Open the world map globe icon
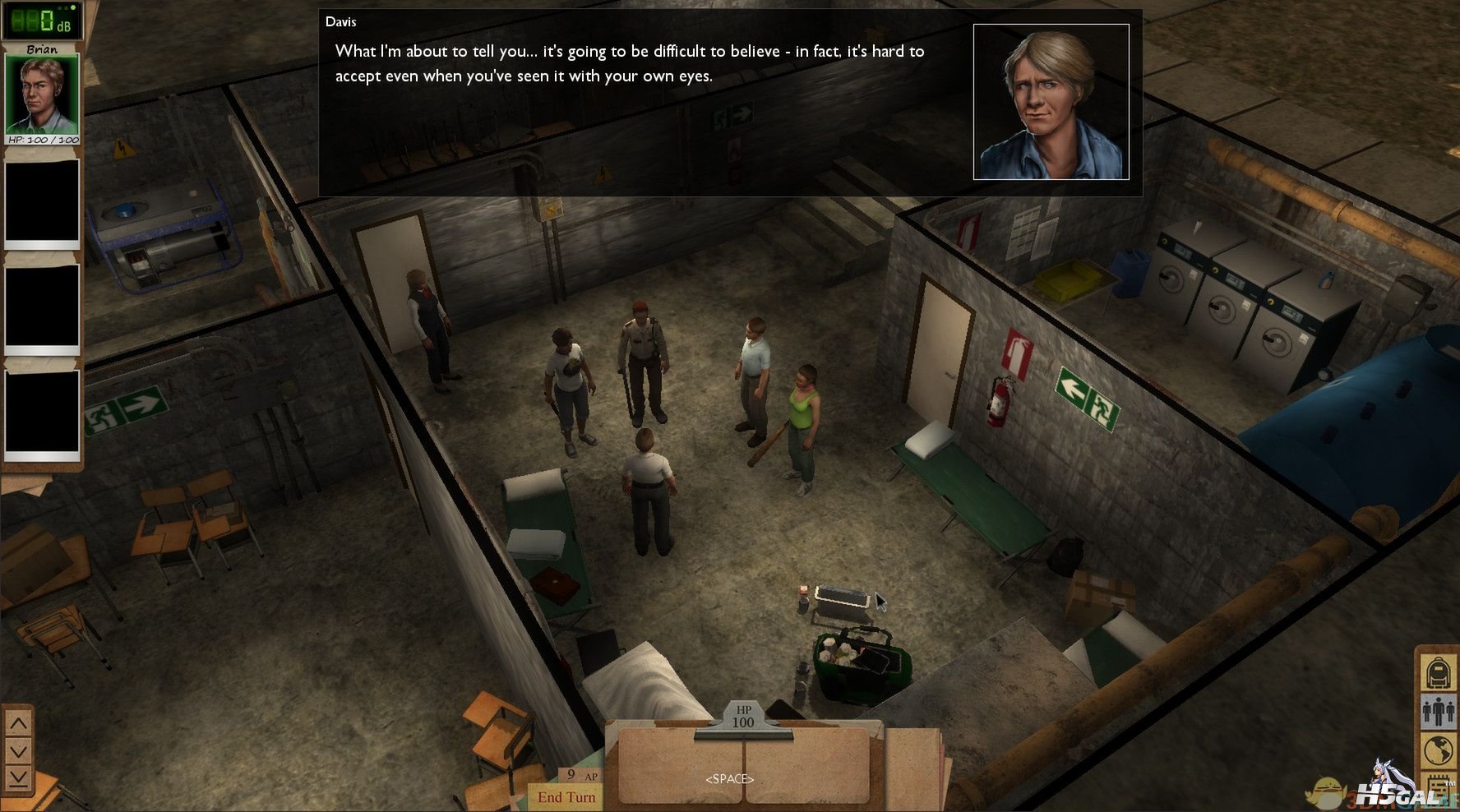This screenshot has width=1460, height=812. click(x=1438, y=750)
